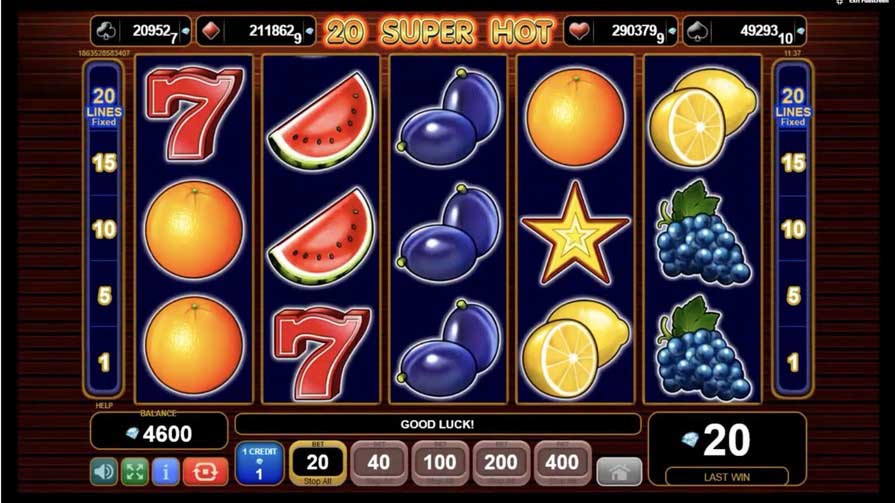The image size is (895, 503).
Task: Toggle the sound speaker button
Action: (104, 470)
